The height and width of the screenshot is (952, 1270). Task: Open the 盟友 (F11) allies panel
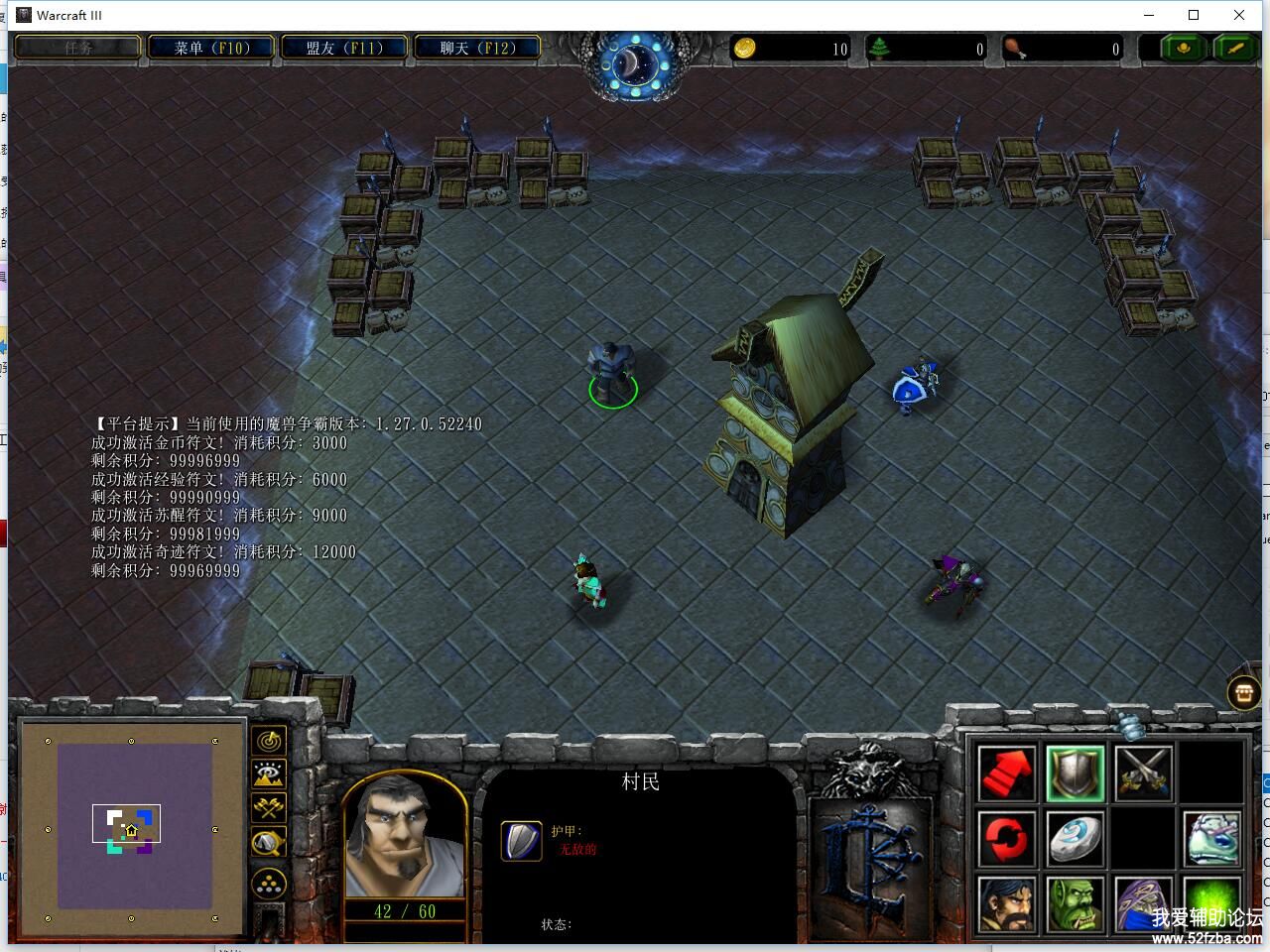point(344,48)
